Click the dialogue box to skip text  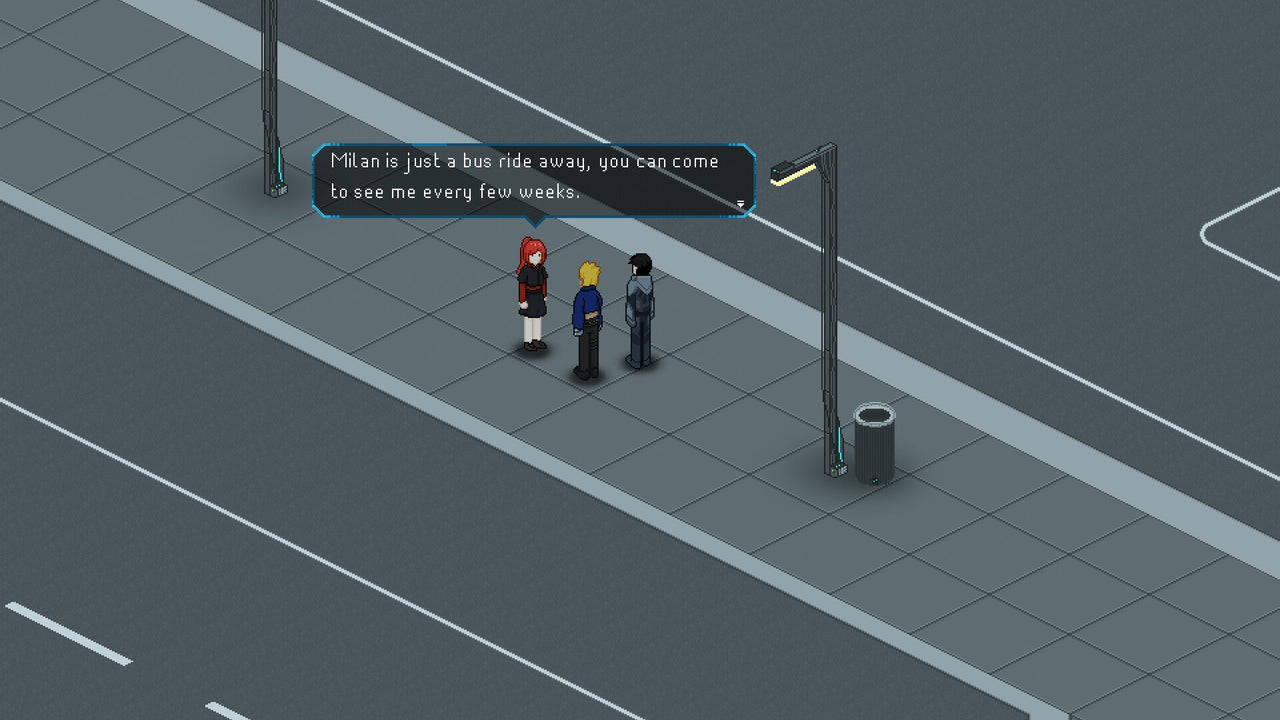pyautogui.click(x=530, y=180)
